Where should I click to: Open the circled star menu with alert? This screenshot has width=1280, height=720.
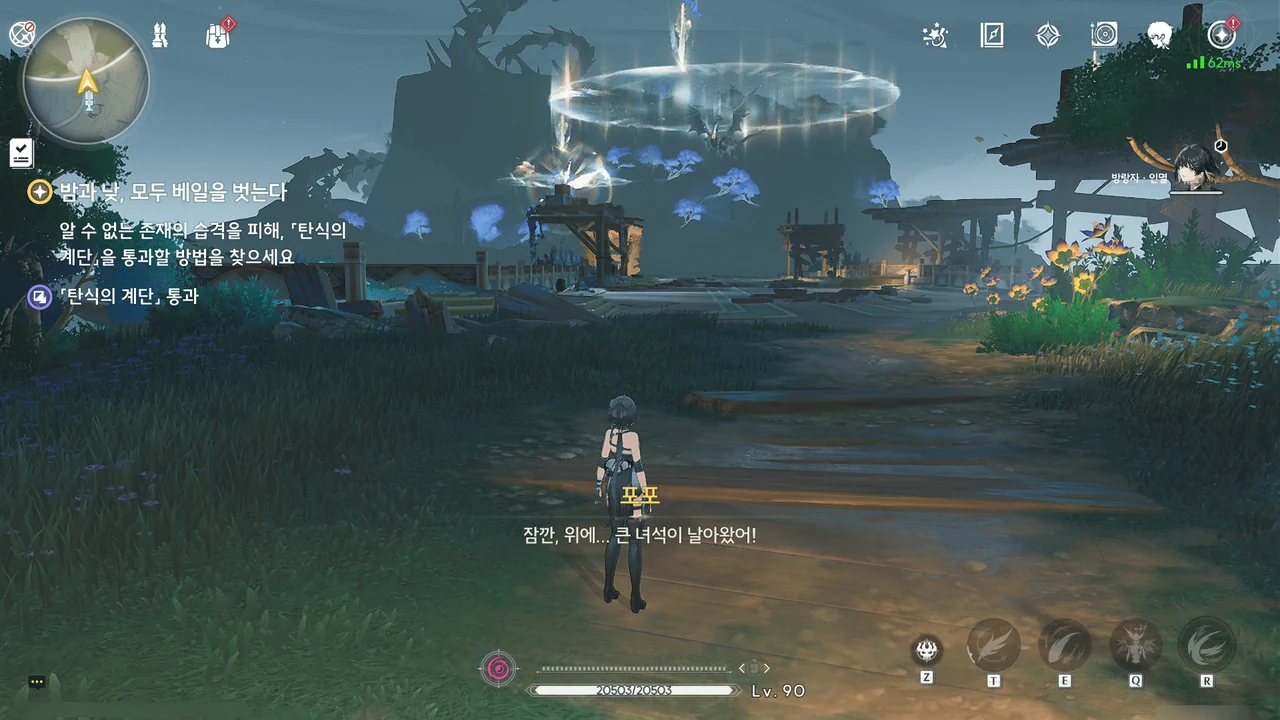(x=1220, y=35)
